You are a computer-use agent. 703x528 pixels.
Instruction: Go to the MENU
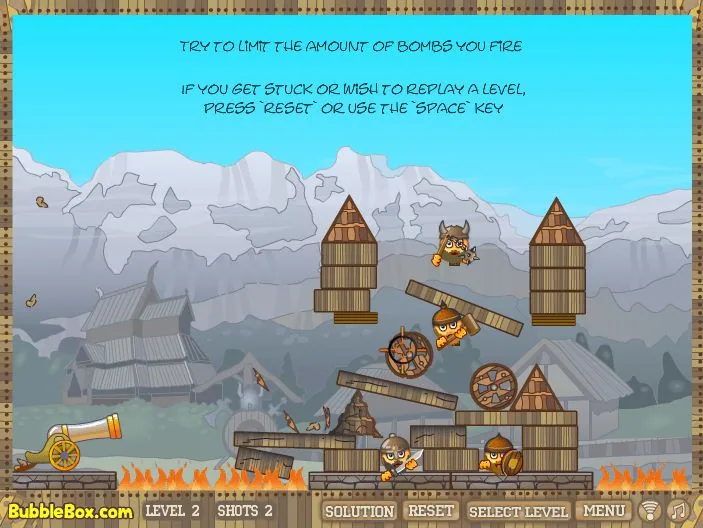coord(604,511)
